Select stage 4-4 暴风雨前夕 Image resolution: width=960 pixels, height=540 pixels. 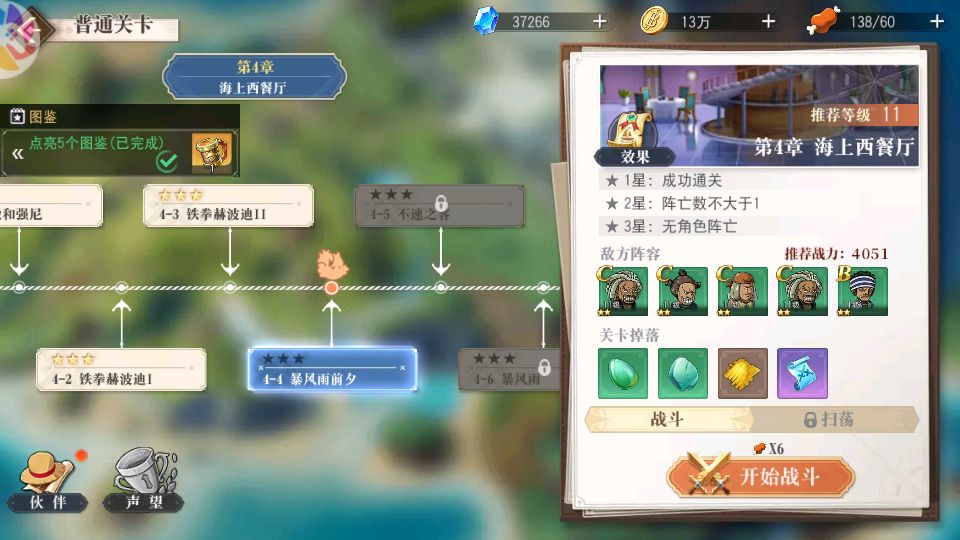click(332, 370)
